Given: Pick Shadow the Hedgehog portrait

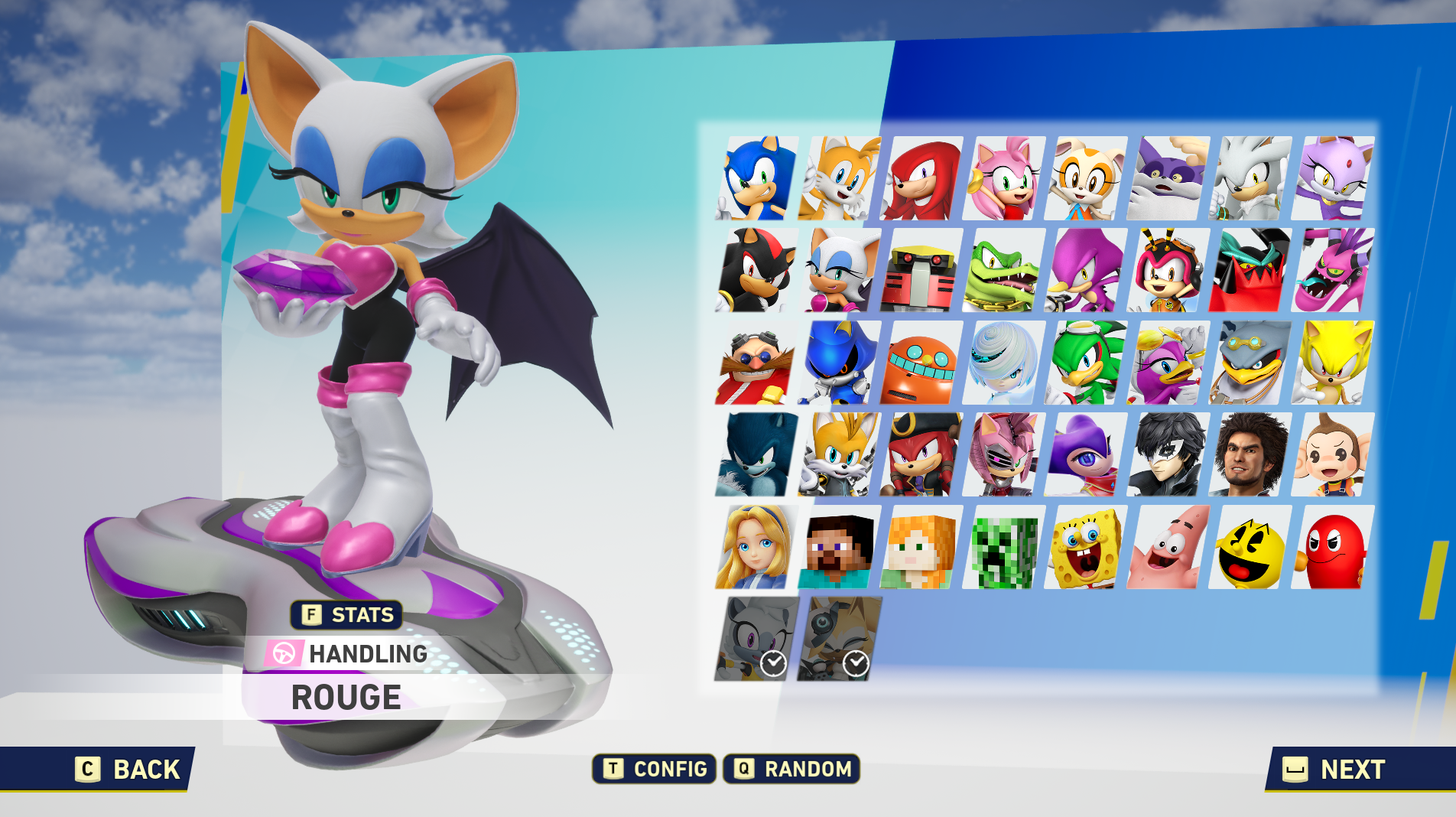Looking at the screenshot, I should (x=757, y=270).
